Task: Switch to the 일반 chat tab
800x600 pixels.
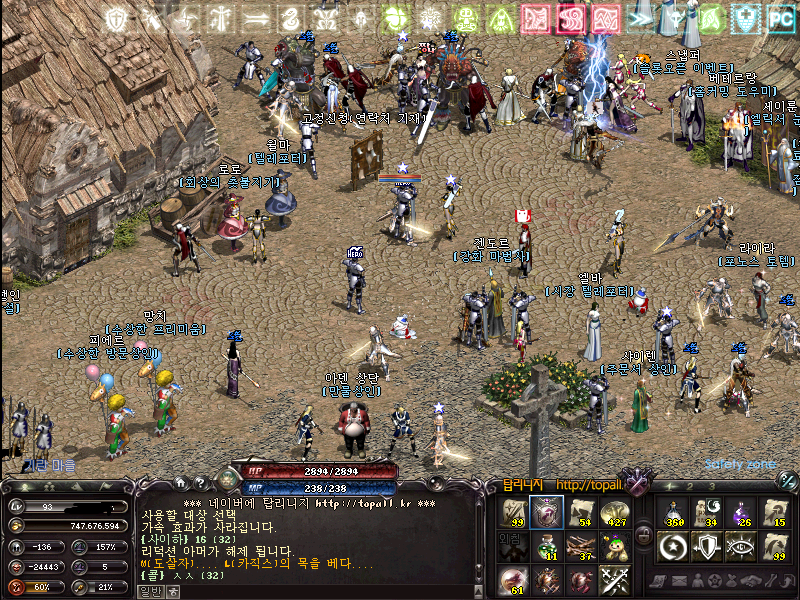Action: [x=151, y=591]
